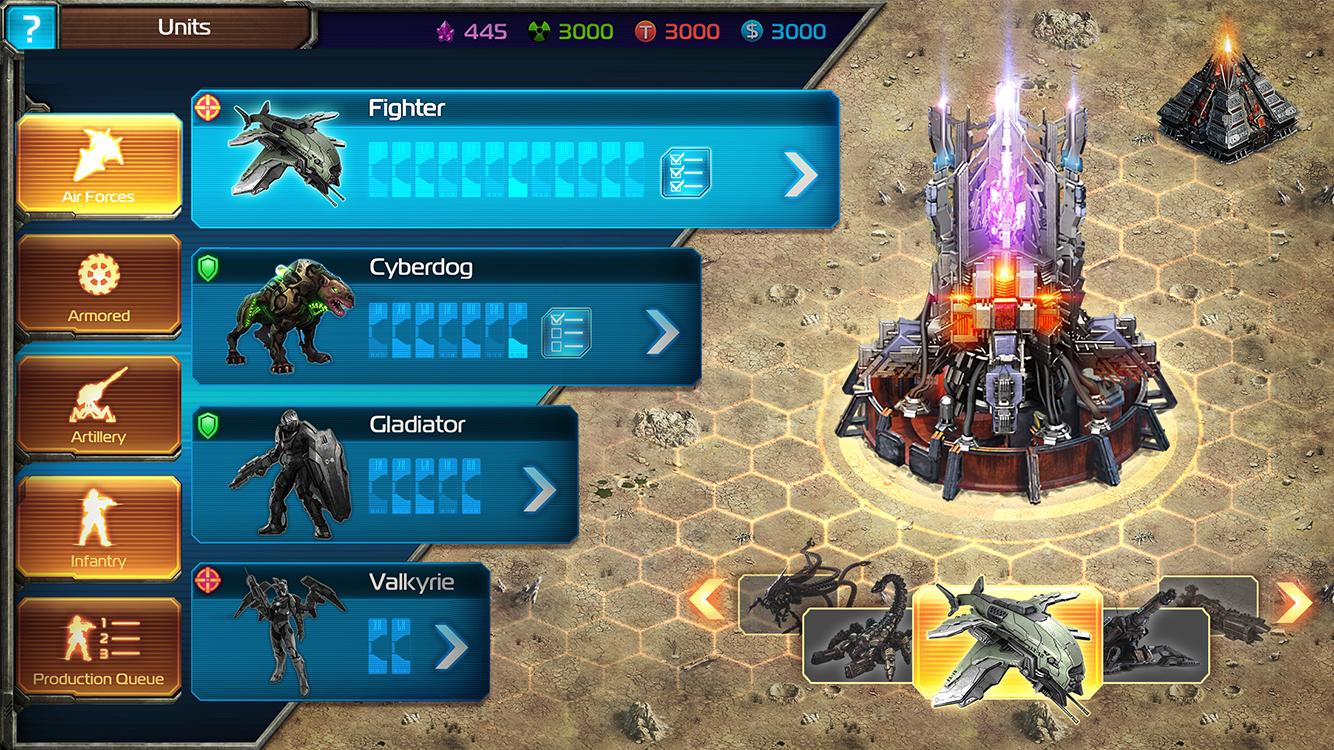Viewport: 1334px width, 750px height.
Task: Open the Fighter checklist icon
Action: tap(686, 173)
